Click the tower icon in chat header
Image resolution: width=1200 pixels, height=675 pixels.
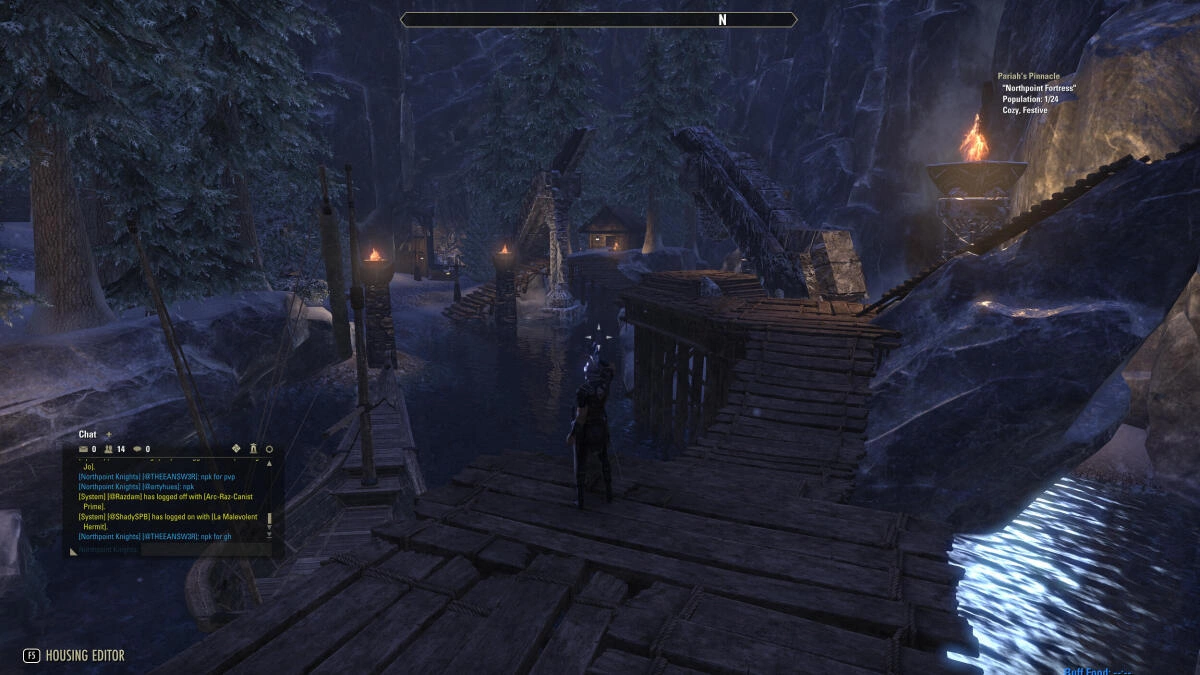pyautogui.click(x=253, y=449)
